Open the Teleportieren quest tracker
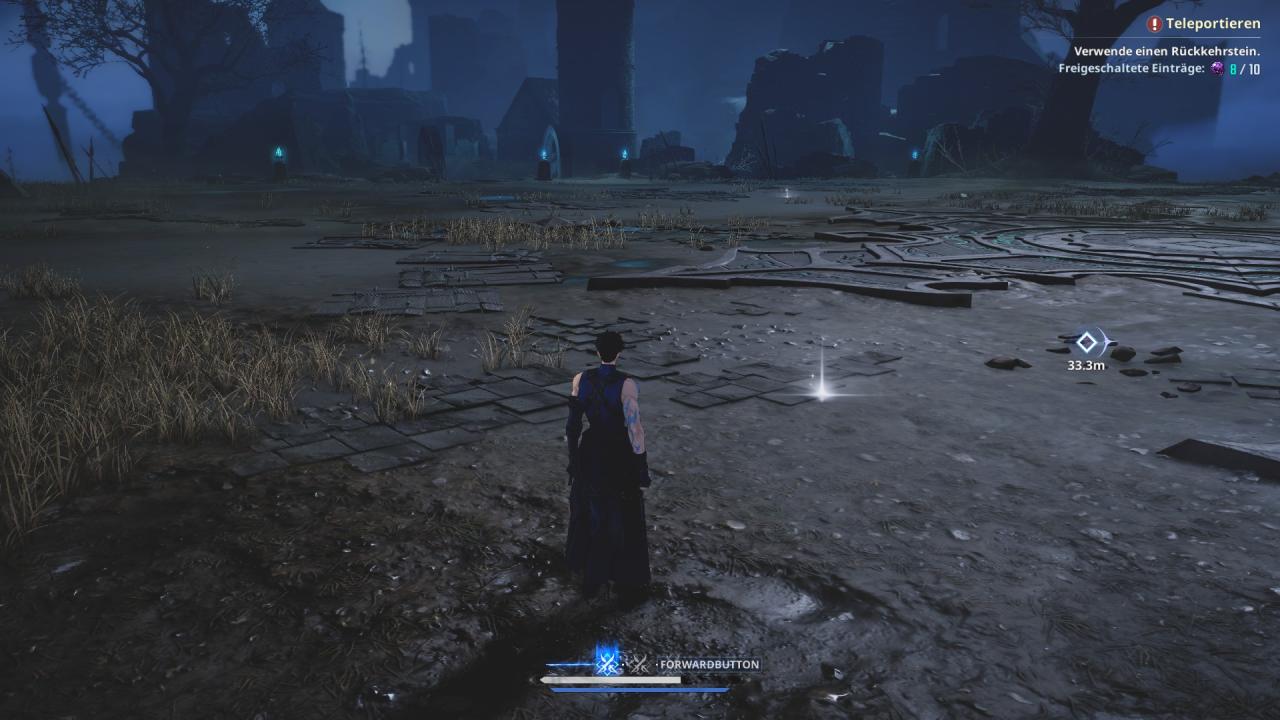Viewport: 1280px width, 720px height. coord(1211,23)
